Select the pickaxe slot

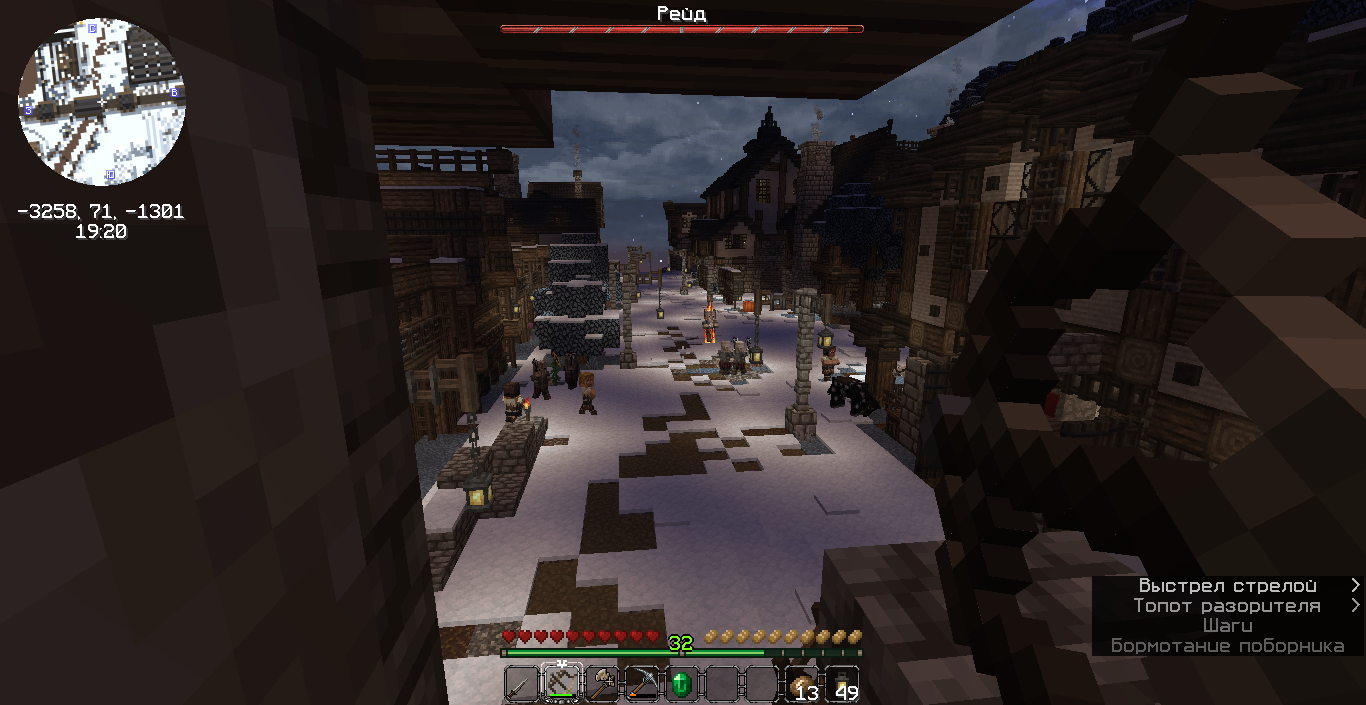click(641, 684)
